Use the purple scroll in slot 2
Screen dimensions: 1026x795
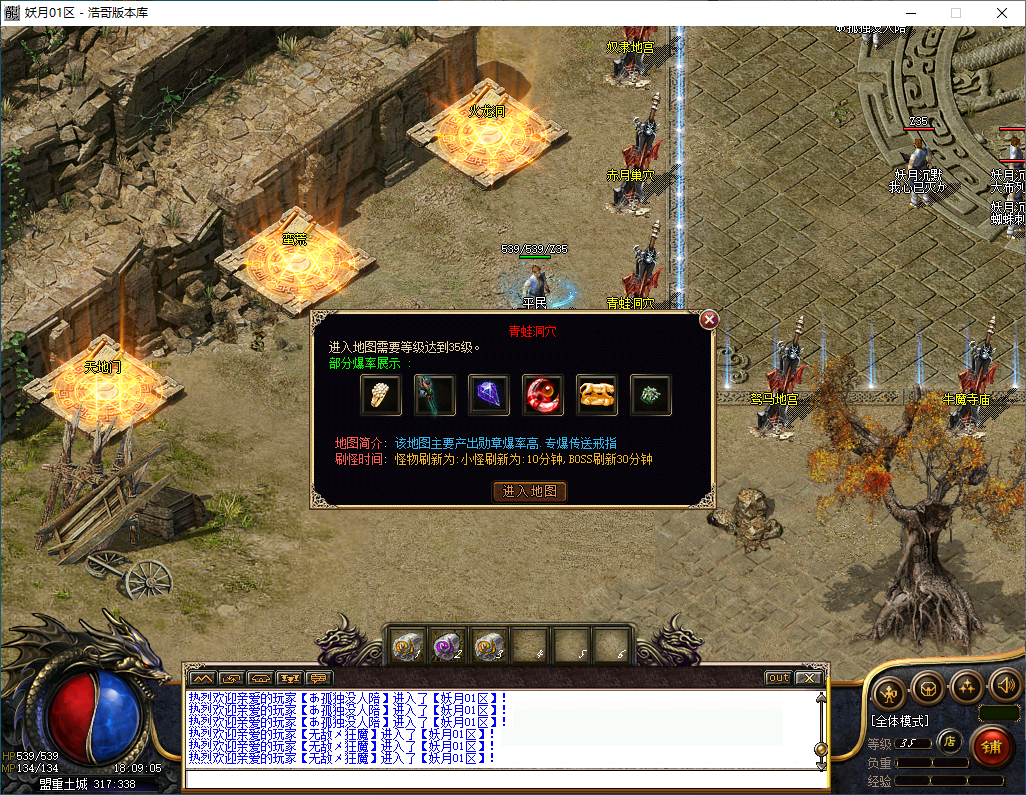[x=447, y=647]
